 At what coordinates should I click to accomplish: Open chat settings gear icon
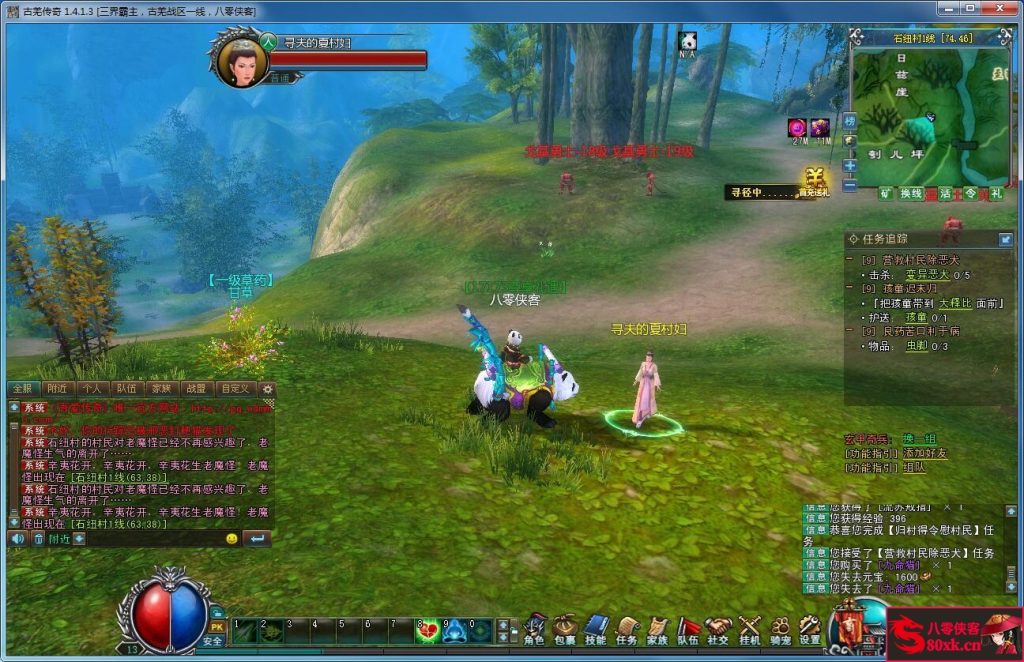tap(267, 389)
